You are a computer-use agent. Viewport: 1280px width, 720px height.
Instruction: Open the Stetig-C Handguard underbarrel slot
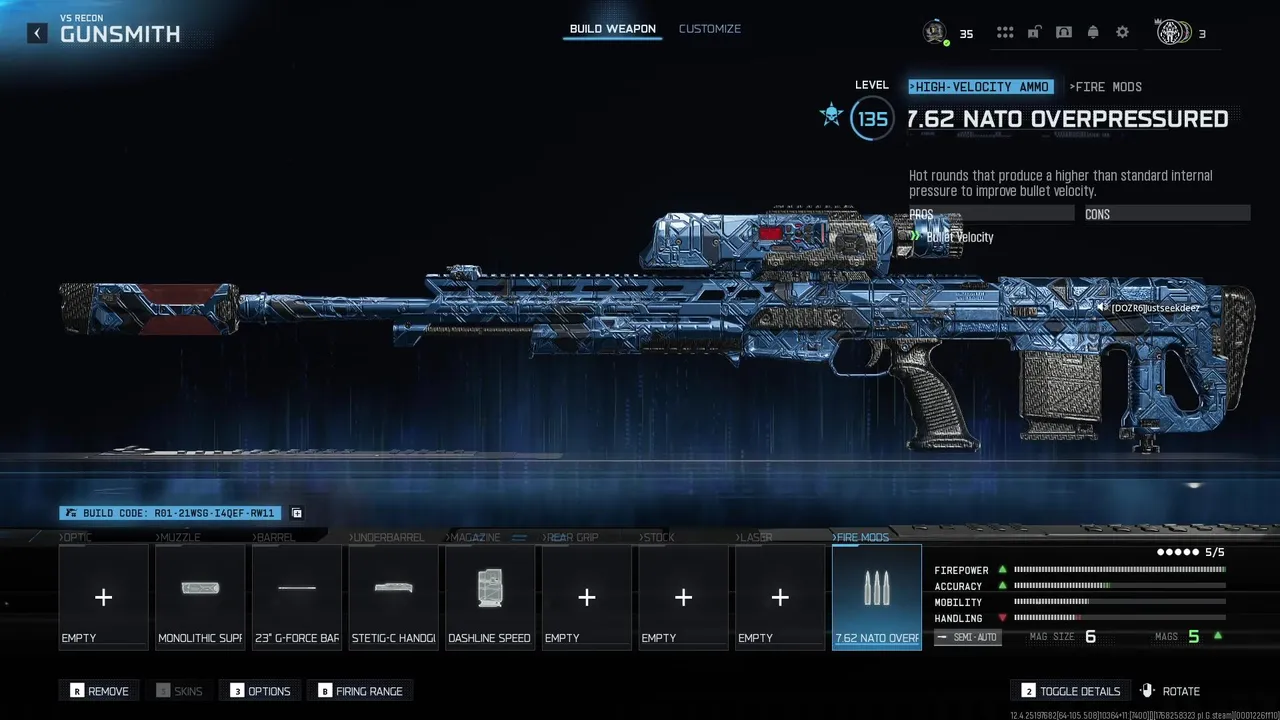(x=393, y=597)
